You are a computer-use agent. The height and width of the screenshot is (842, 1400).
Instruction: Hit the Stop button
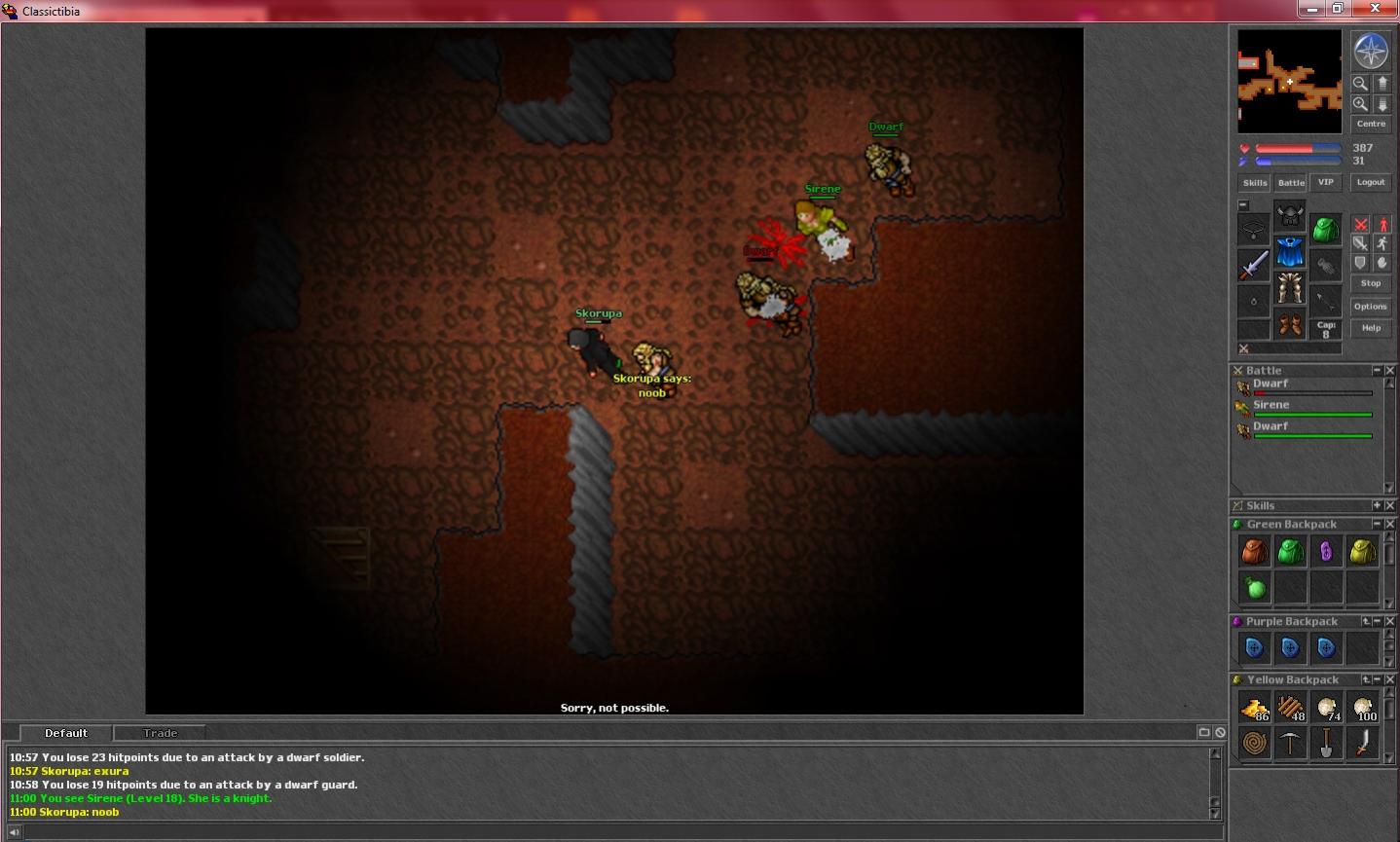point(1371,283)
